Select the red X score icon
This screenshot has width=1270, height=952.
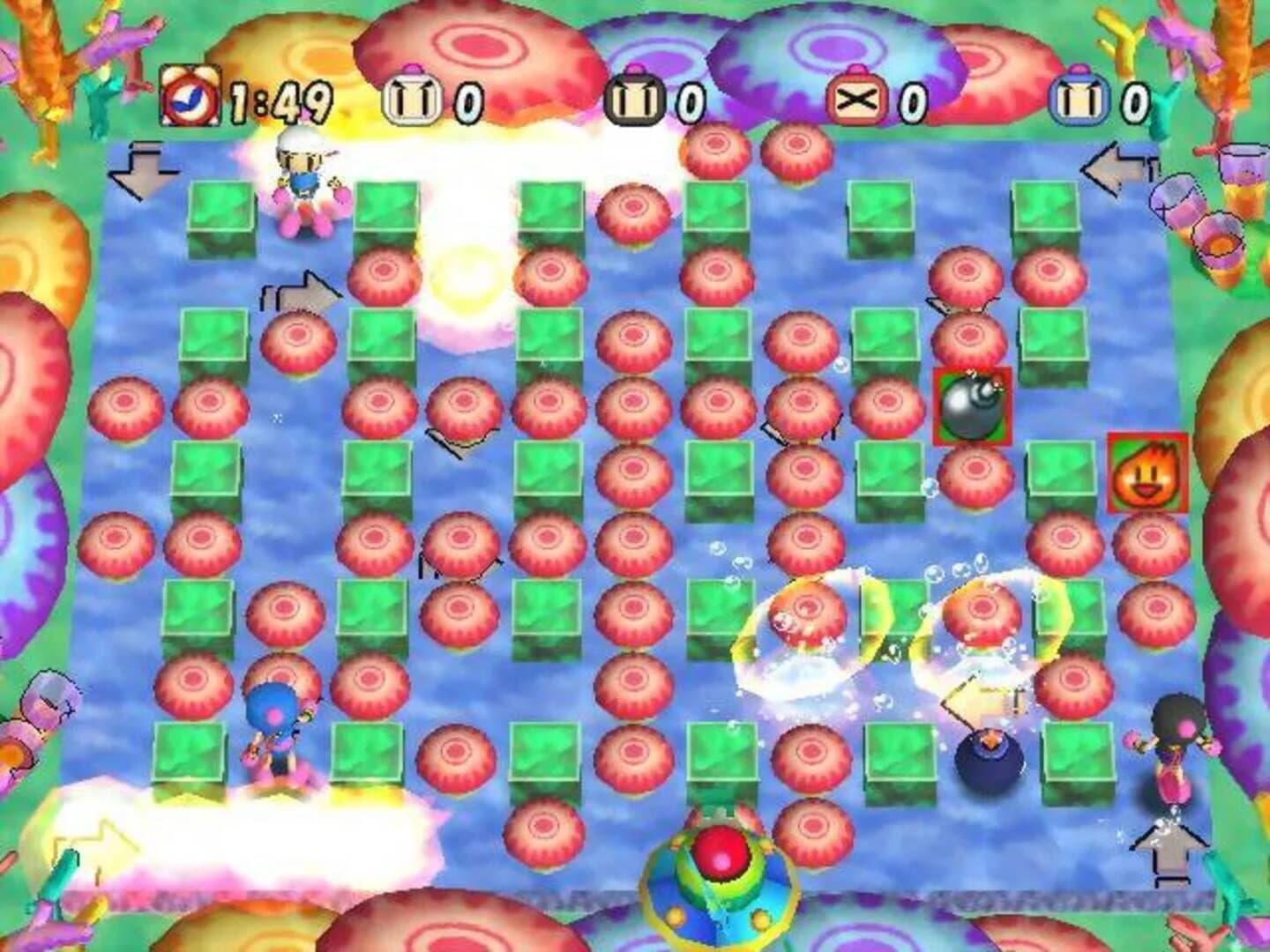click(856, 99)
